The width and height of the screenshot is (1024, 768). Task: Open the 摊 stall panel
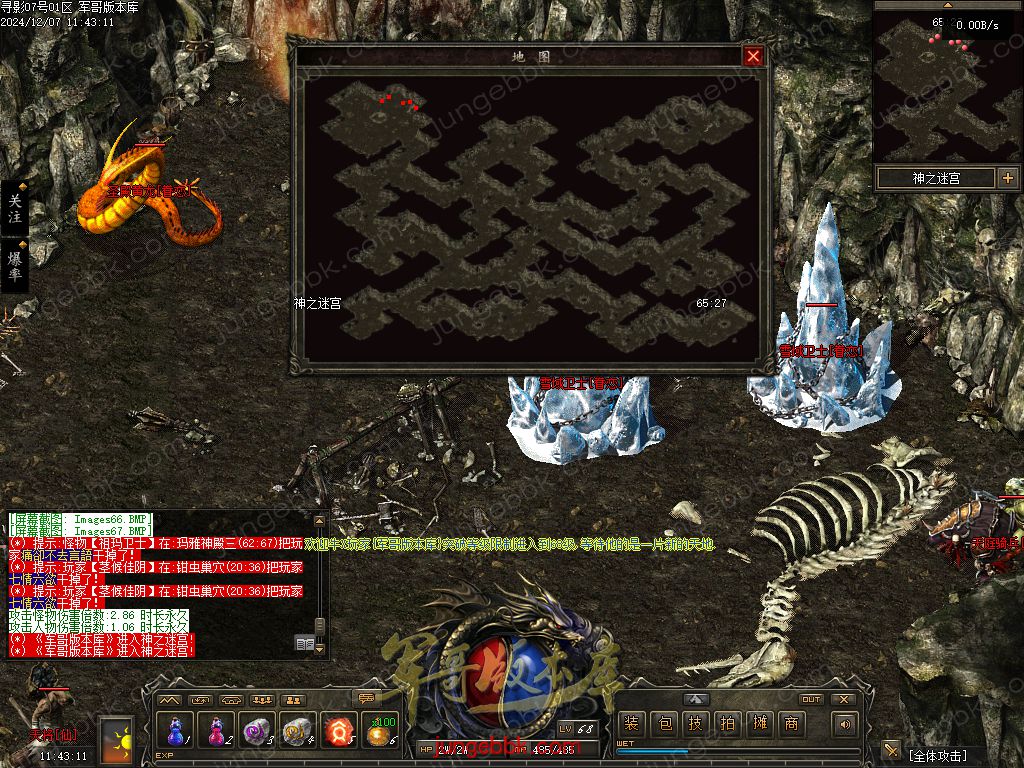[x=759, y=724]
